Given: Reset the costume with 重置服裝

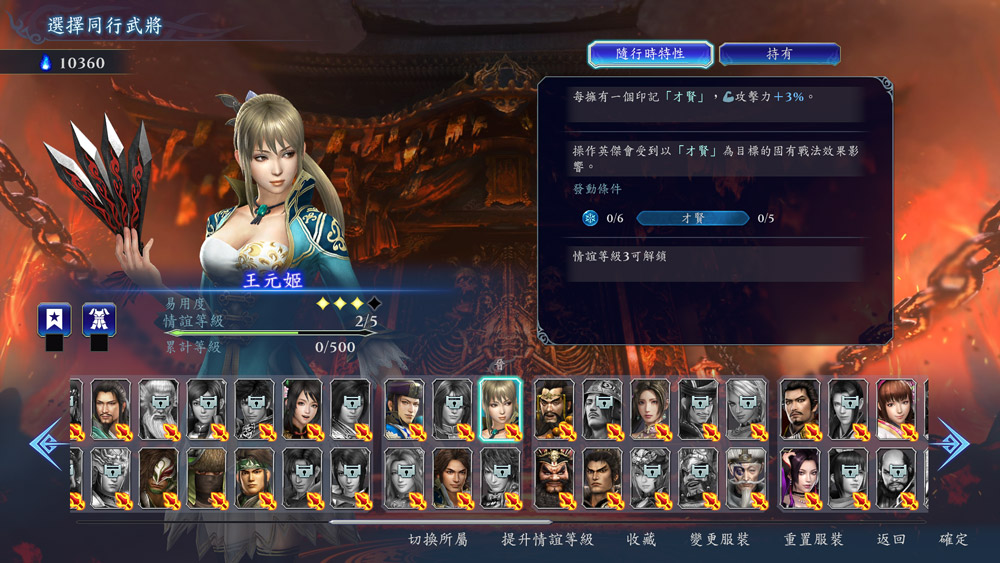Looking at the screenshot, I should [x=813, y=540].
